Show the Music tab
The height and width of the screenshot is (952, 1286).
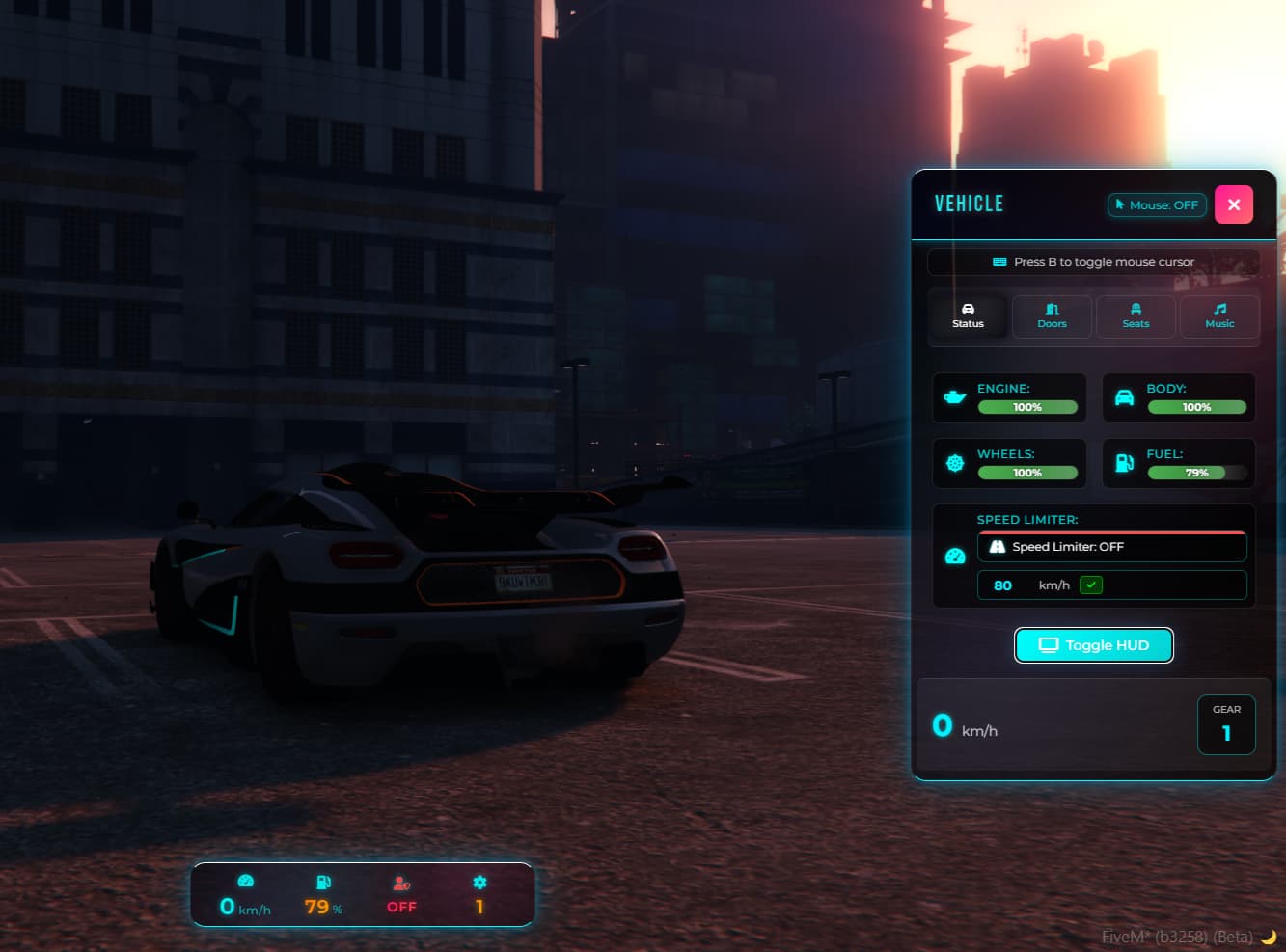1219,315
